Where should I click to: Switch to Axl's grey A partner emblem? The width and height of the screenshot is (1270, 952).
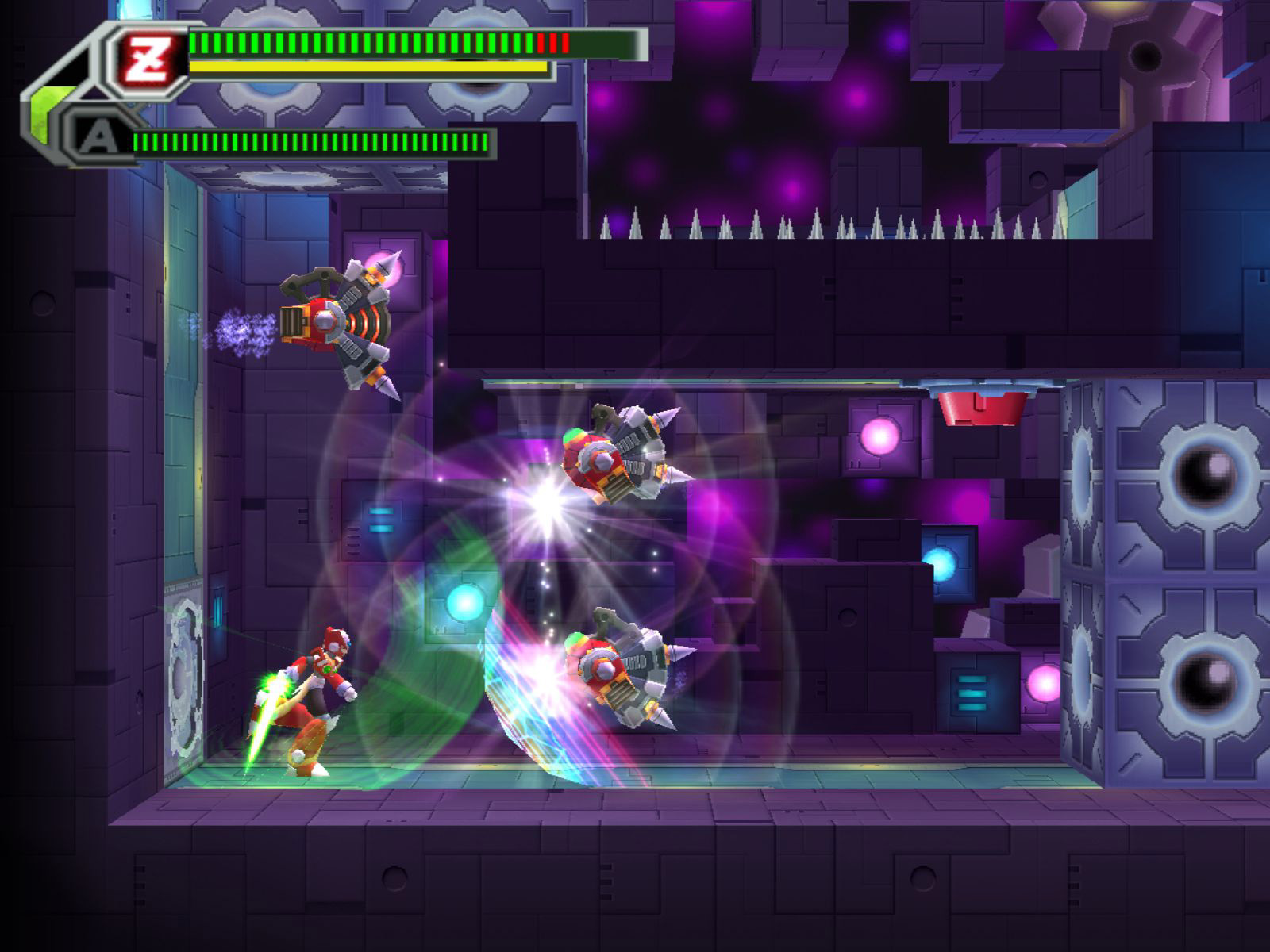(98, 141)
